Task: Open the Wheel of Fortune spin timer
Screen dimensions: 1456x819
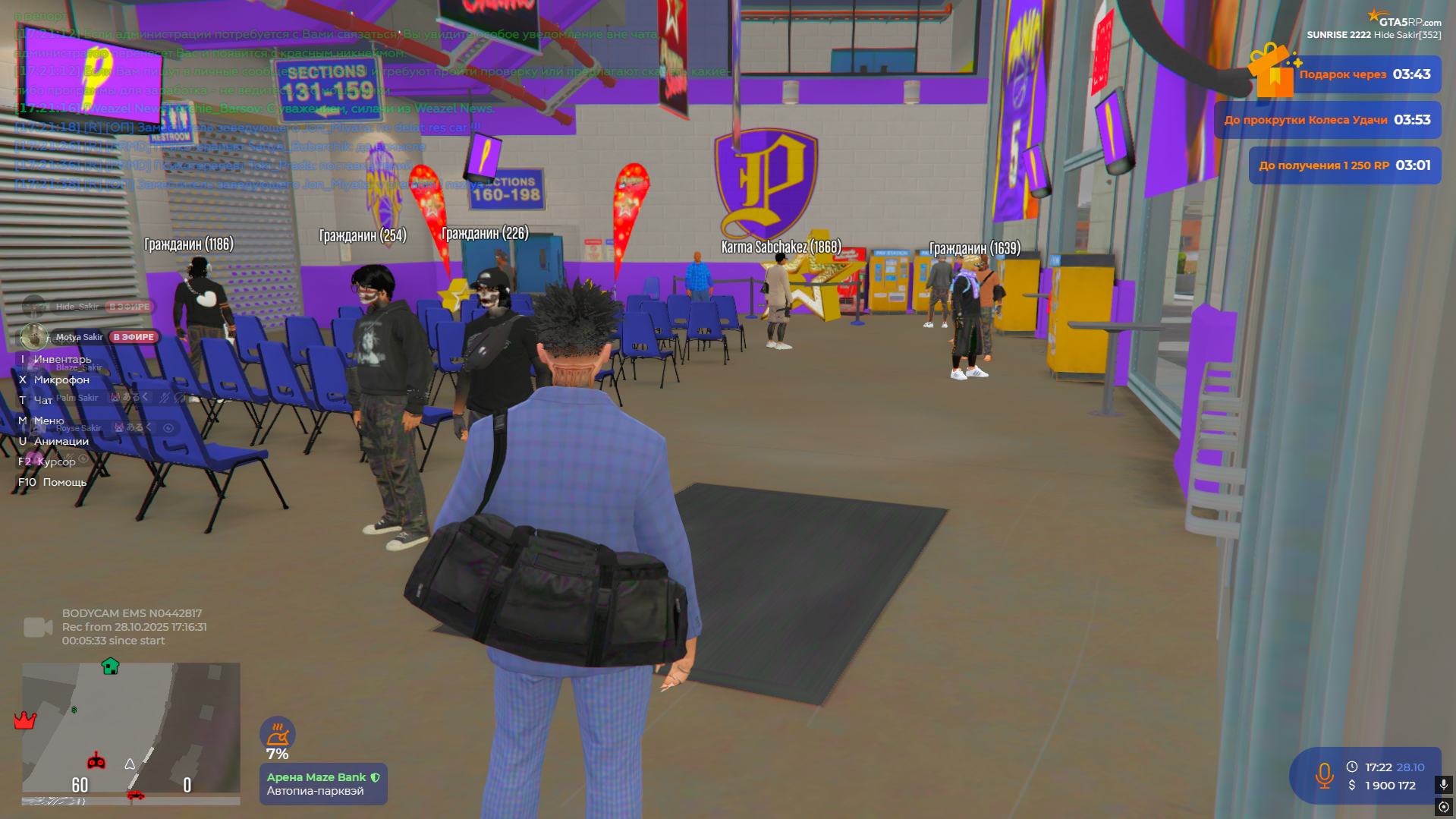Action: pyautogui.click(x=1327, y=120)
